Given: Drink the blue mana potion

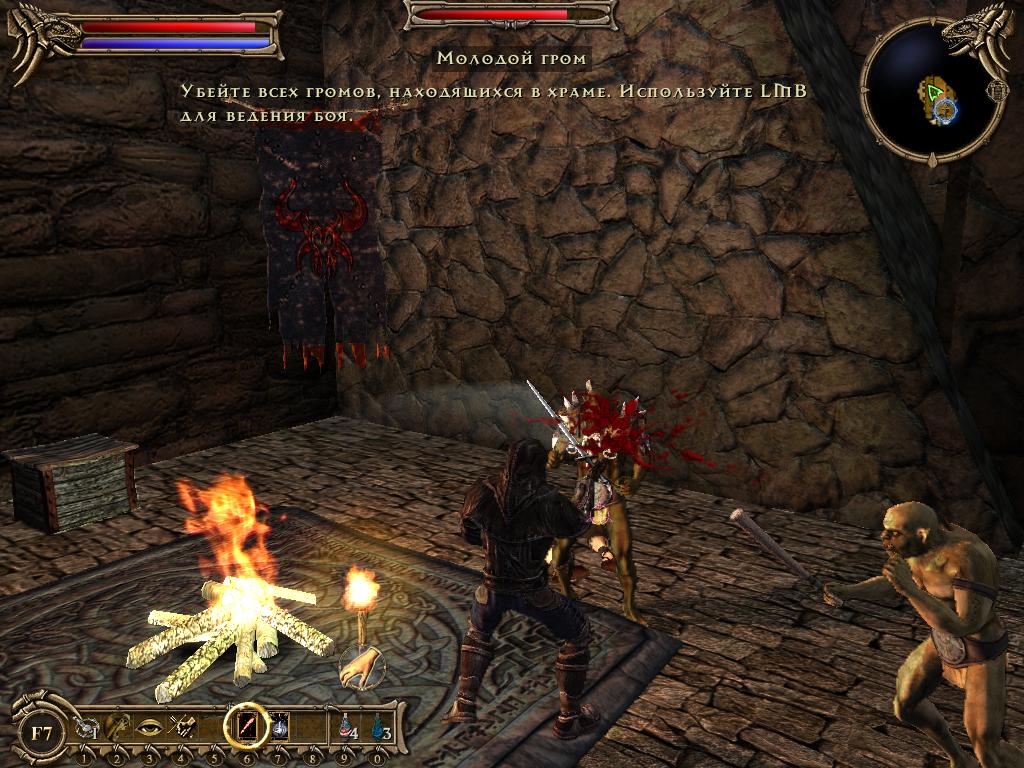Looking at the screenshot, I should [379, 727].
